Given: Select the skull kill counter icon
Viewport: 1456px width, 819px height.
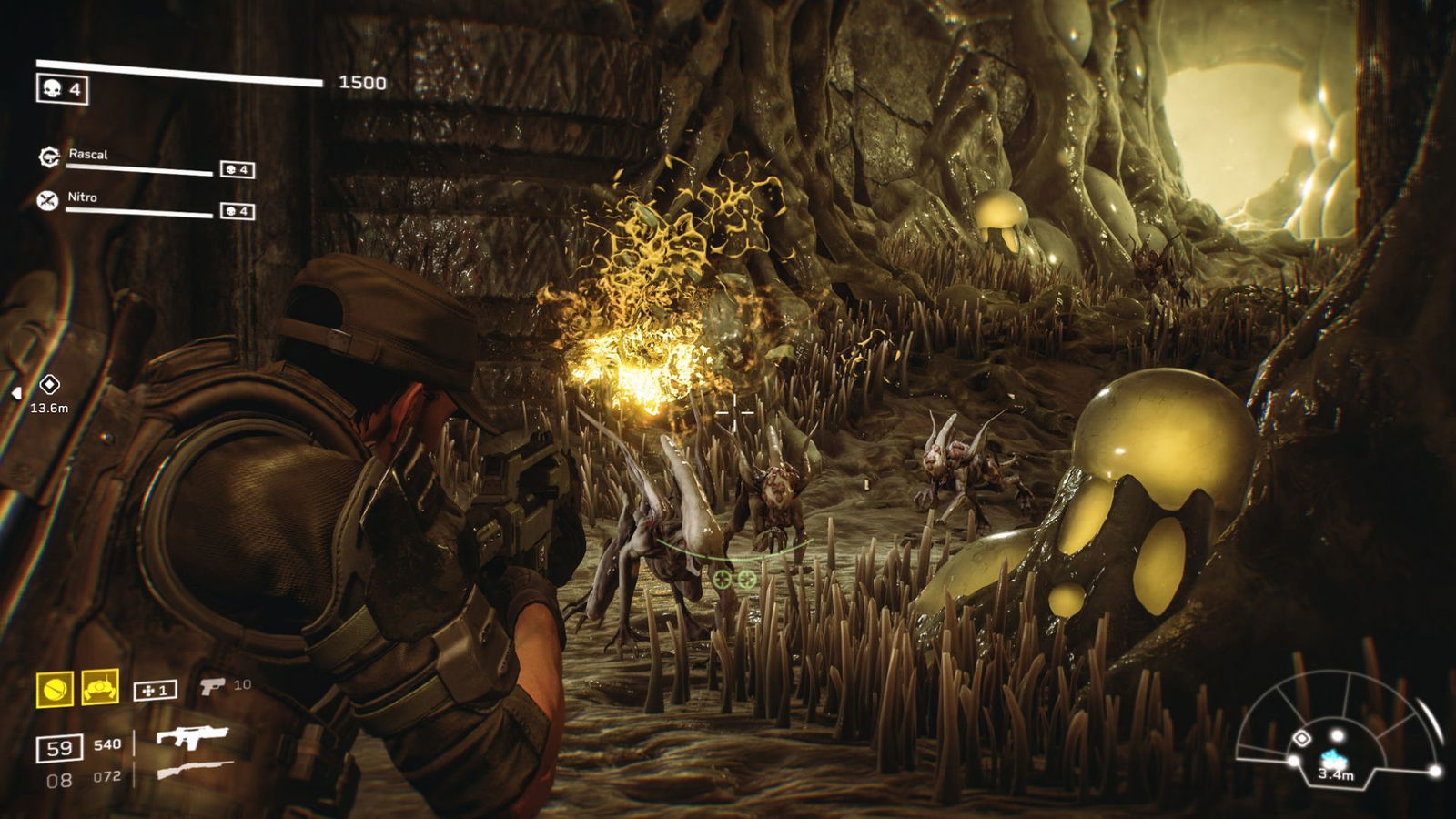Looking at the screenshot, I should tap(53, 87).
